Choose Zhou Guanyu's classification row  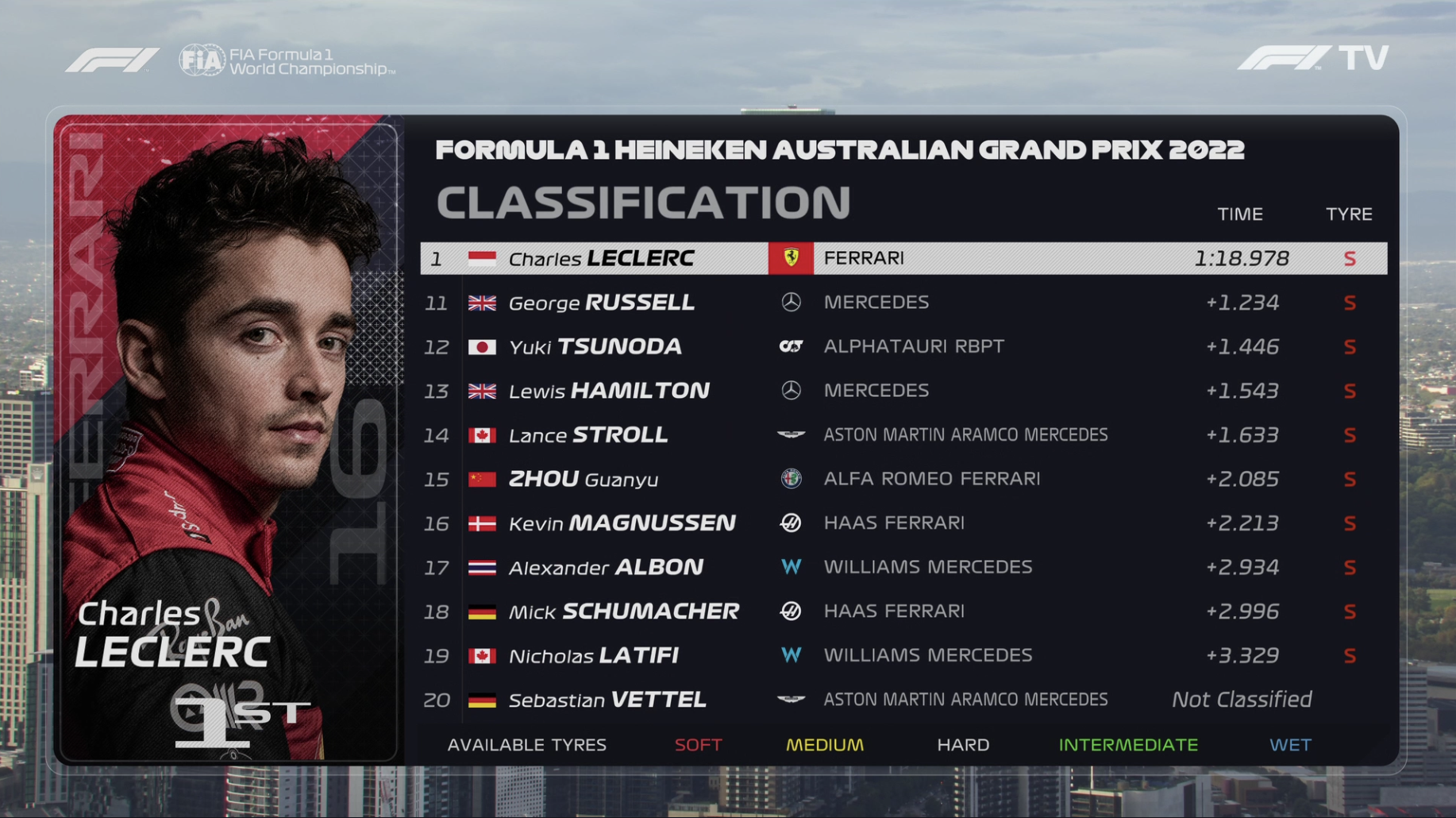coord(903,479)
